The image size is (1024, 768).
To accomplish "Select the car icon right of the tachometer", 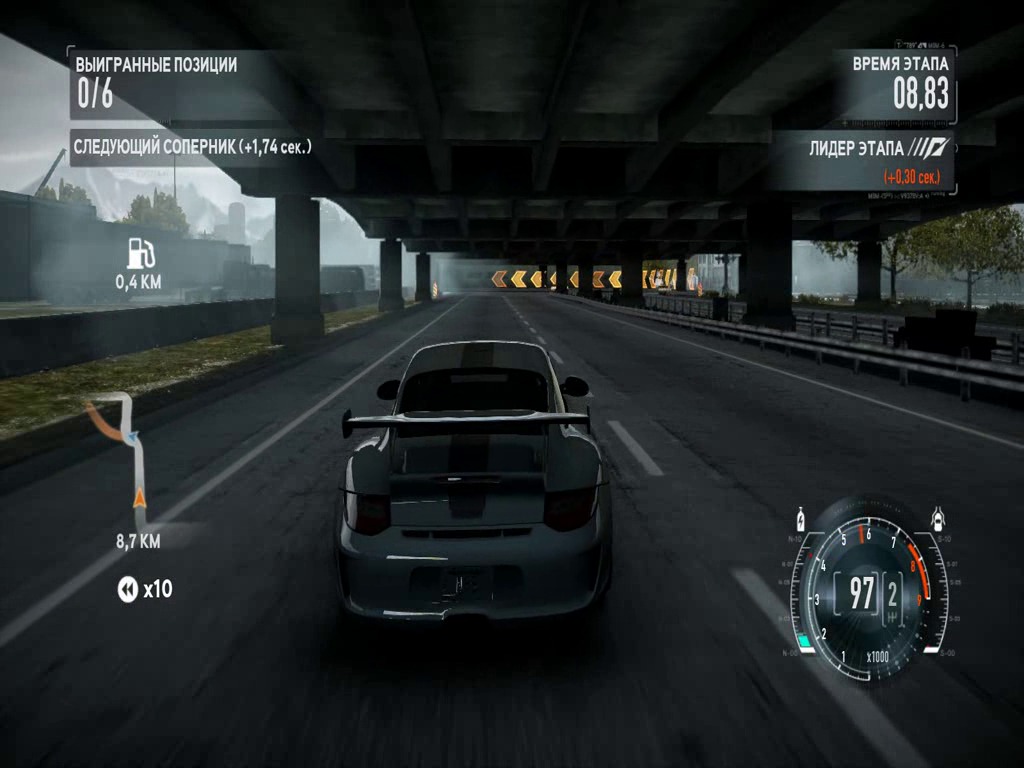I will pyautogui.click(x=938, y=519).
